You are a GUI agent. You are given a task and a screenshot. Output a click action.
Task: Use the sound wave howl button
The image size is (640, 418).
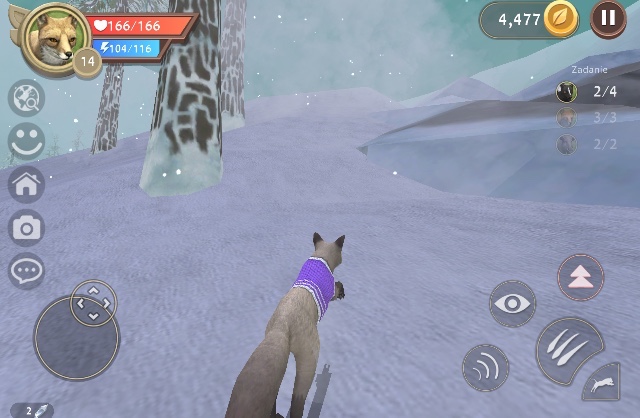point(486,367)
